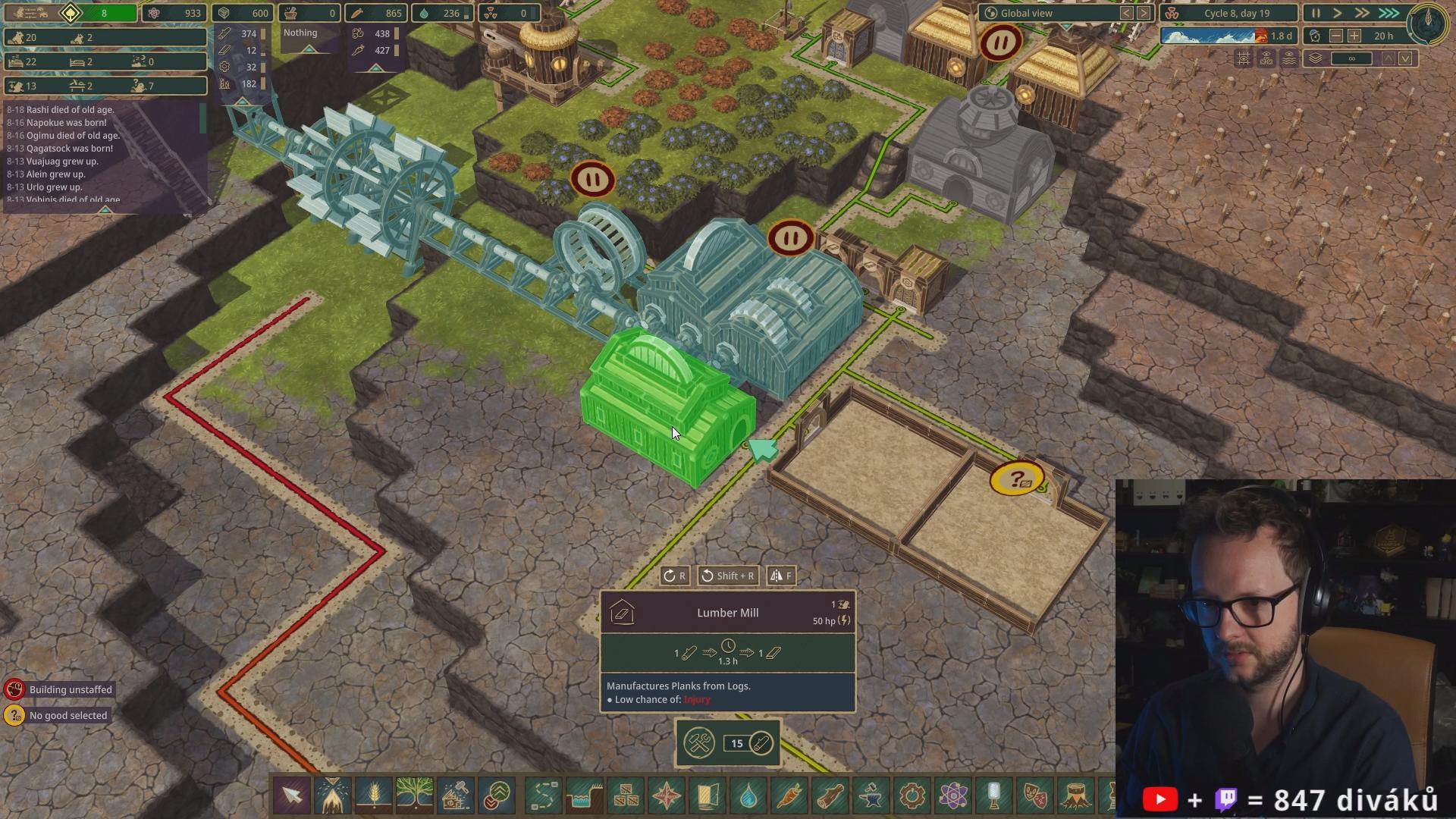Screen dimensions: 1456x819
Task: Select the tree planting tool
Action: tap(414, 796)
